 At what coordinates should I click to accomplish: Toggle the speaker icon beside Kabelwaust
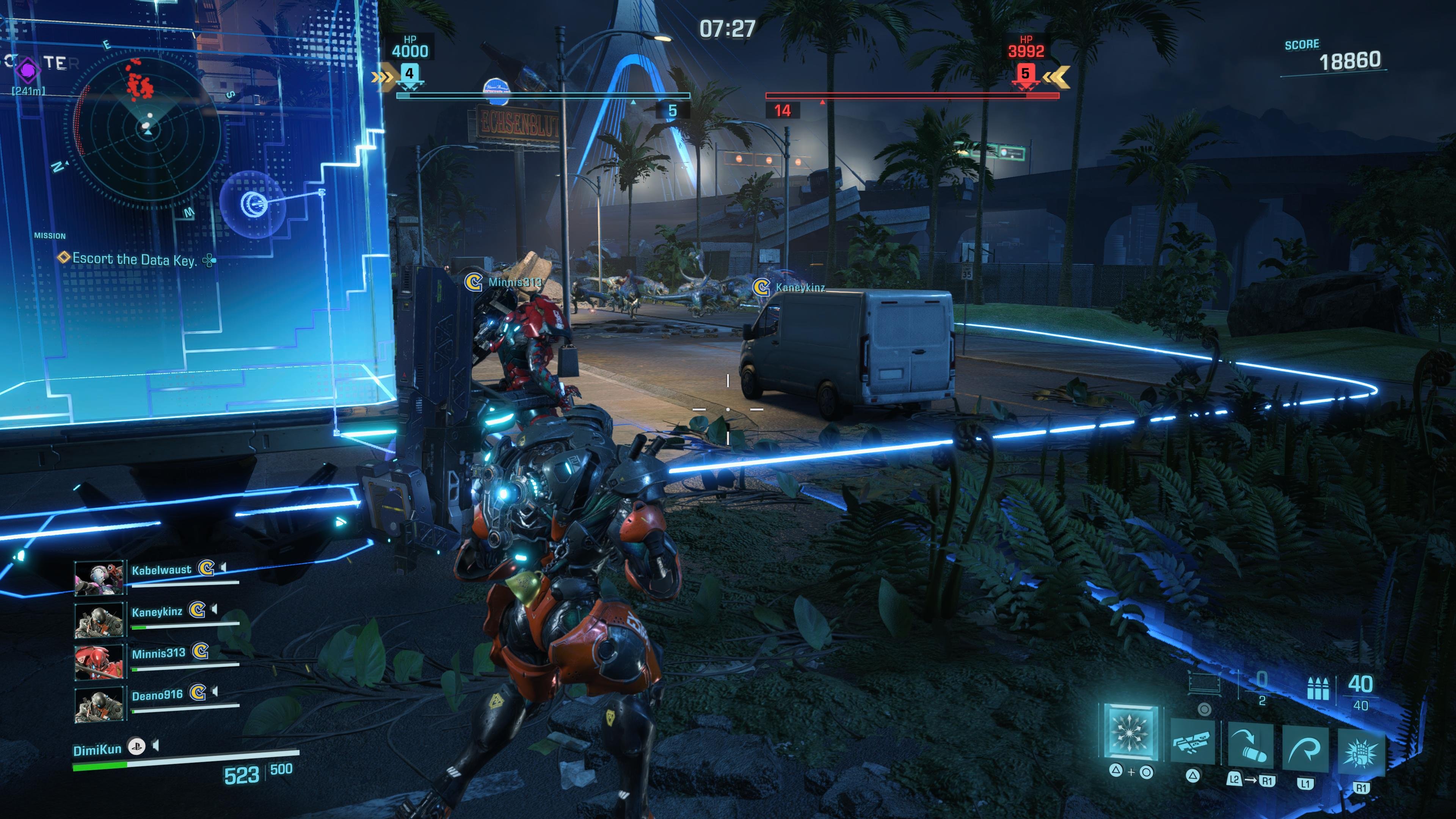[224, 567]
